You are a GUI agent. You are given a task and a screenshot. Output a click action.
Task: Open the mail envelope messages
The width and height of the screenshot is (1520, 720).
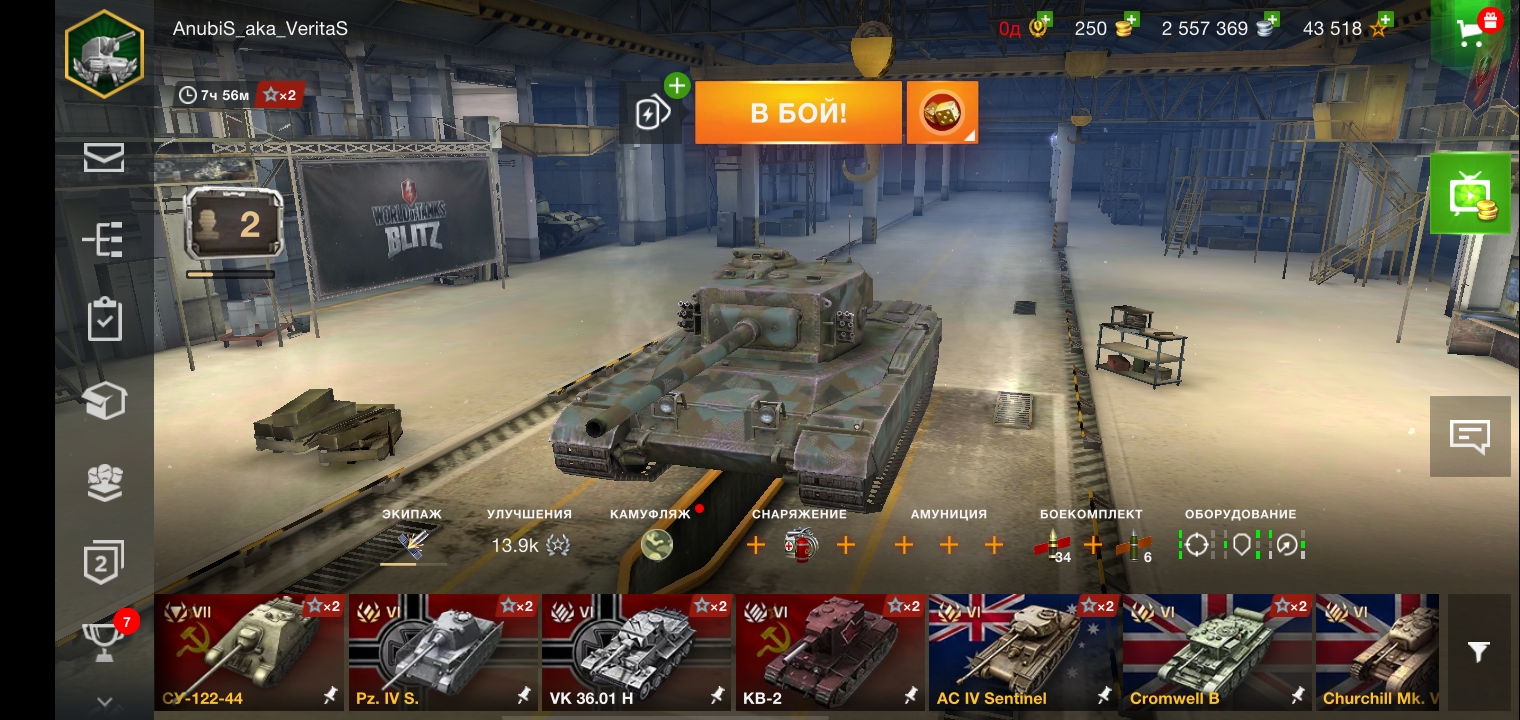pyautogui.click(x=104, y=158)
